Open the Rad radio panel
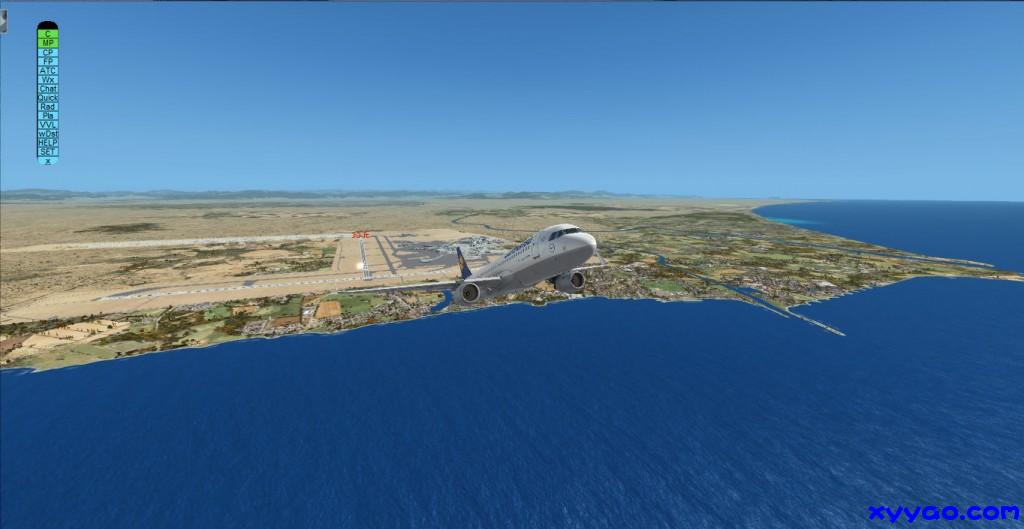1024x529 pixels. click(47, 106)
